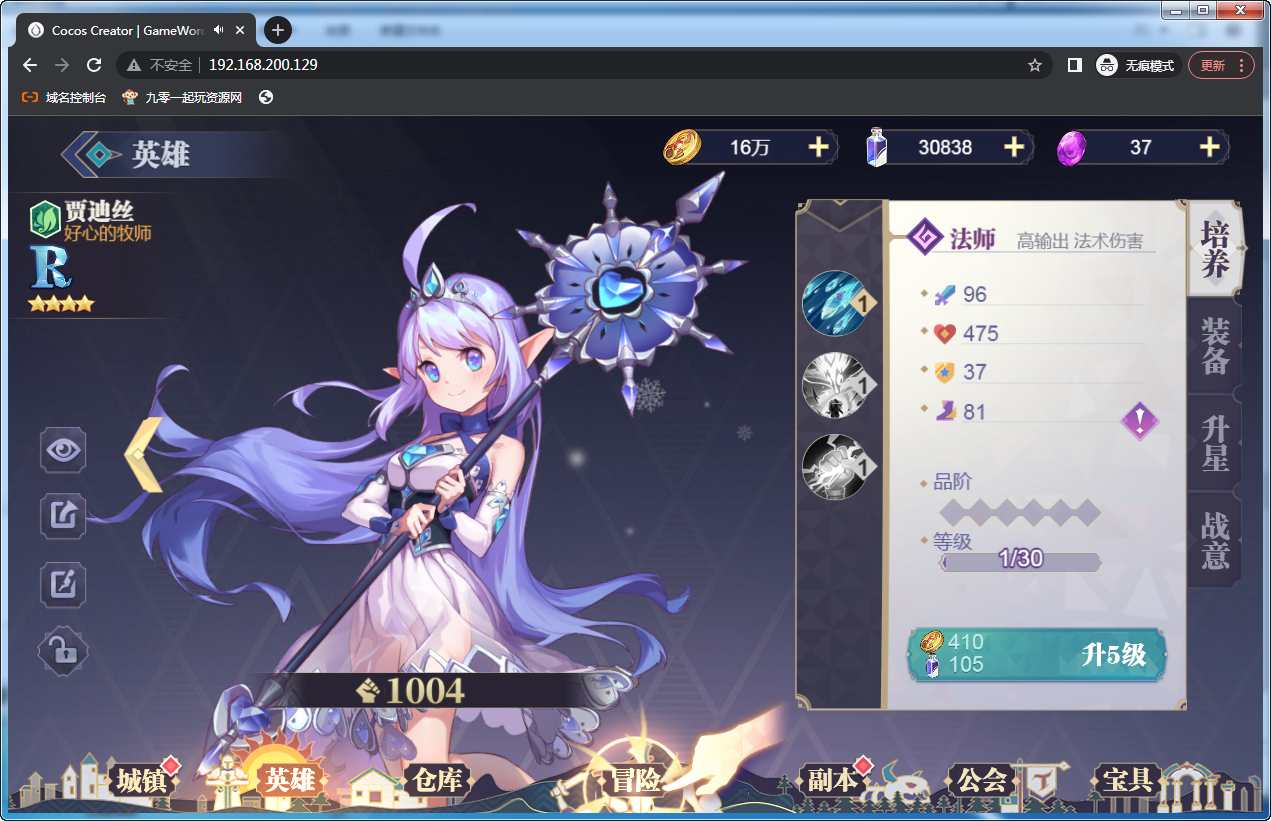Go to 城镇 town
The image size is (1271, 821).
[x=141, y=780]
